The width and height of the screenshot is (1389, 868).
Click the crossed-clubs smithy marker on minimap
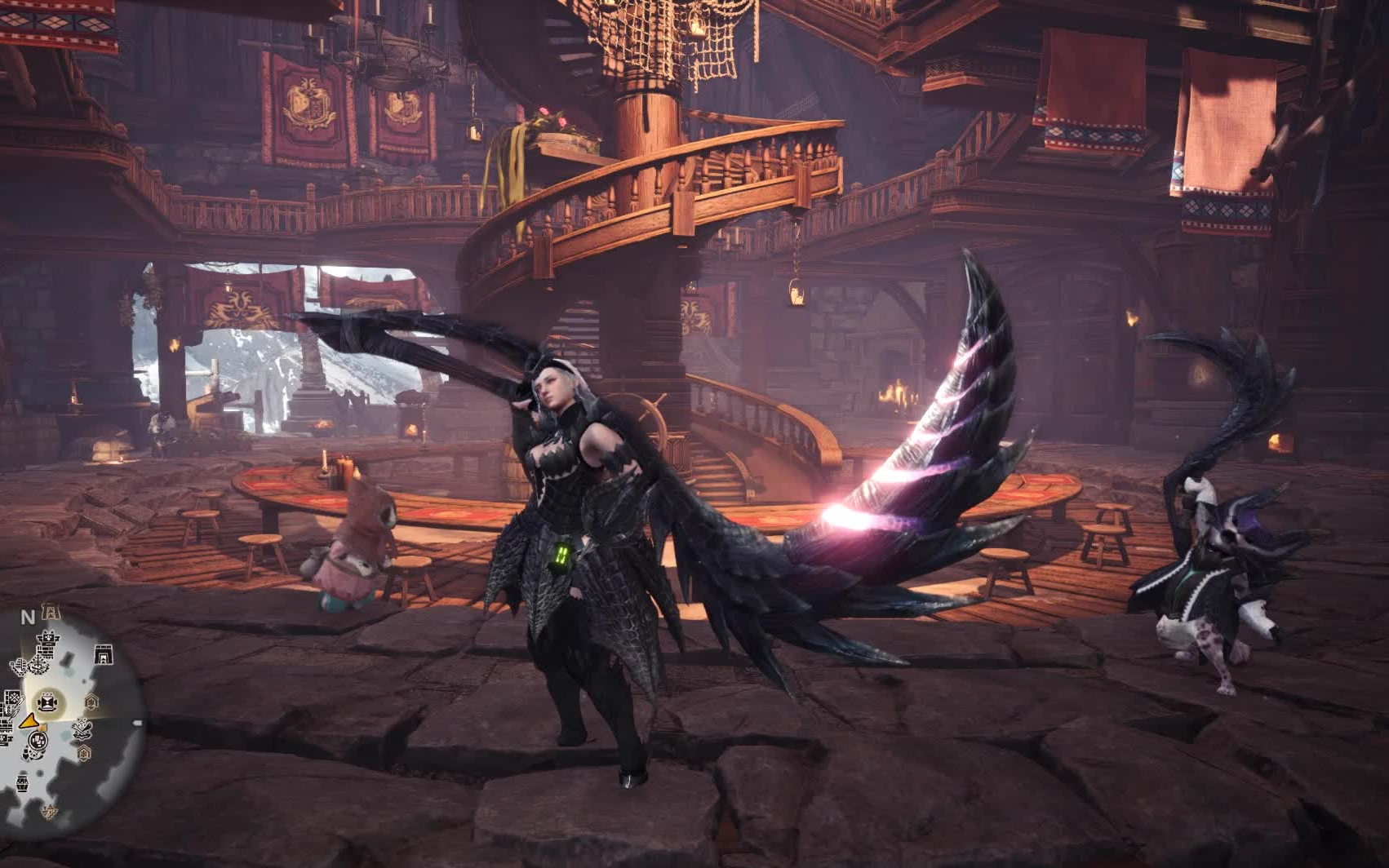tap(82, 730)
